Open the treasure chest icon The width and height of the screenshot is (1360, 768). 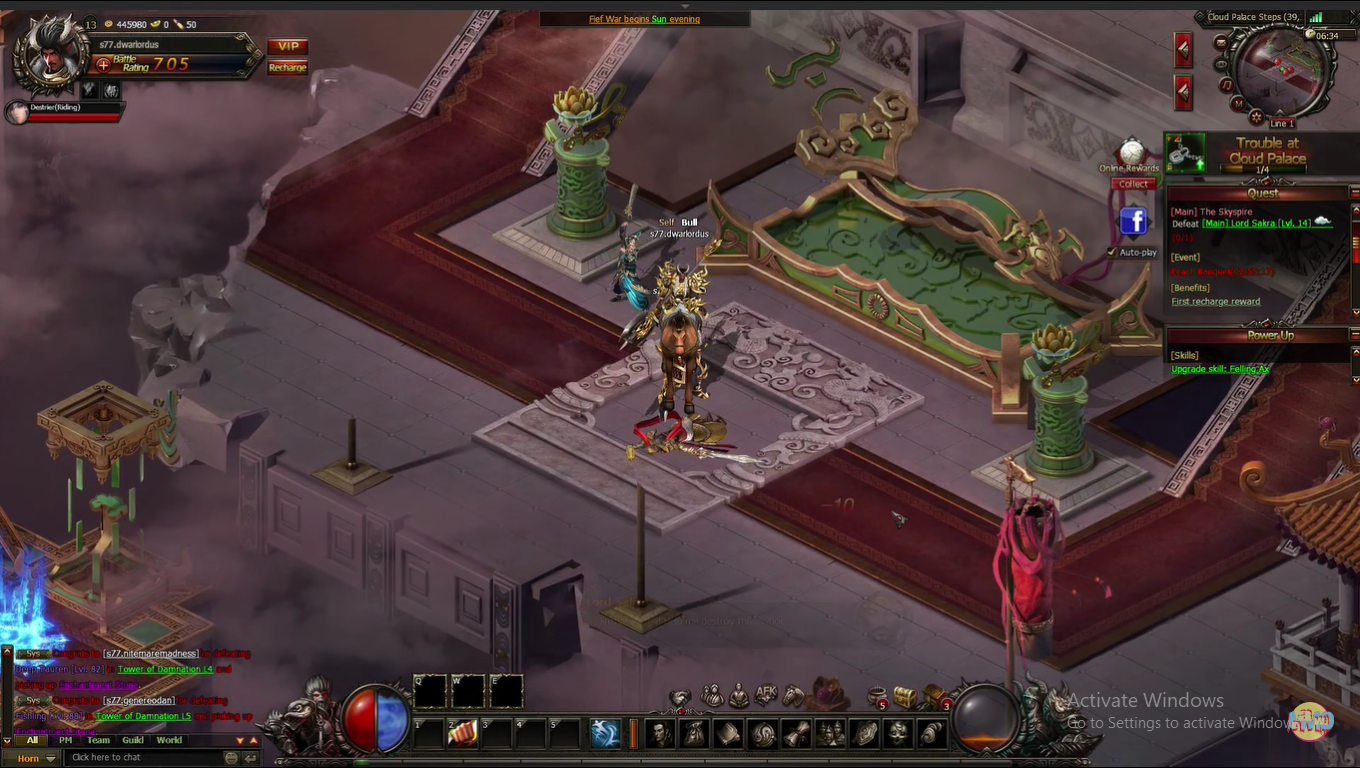[905, 697]
